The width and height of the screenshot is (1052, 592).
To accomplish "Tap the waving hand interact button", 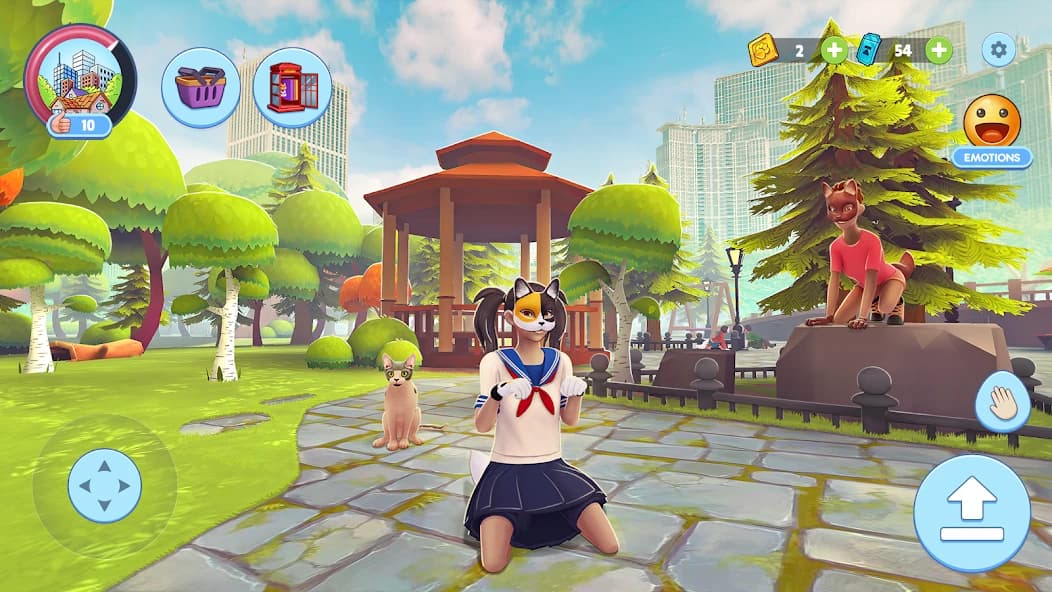I will pyautogui.click(x=1002, y=401).
